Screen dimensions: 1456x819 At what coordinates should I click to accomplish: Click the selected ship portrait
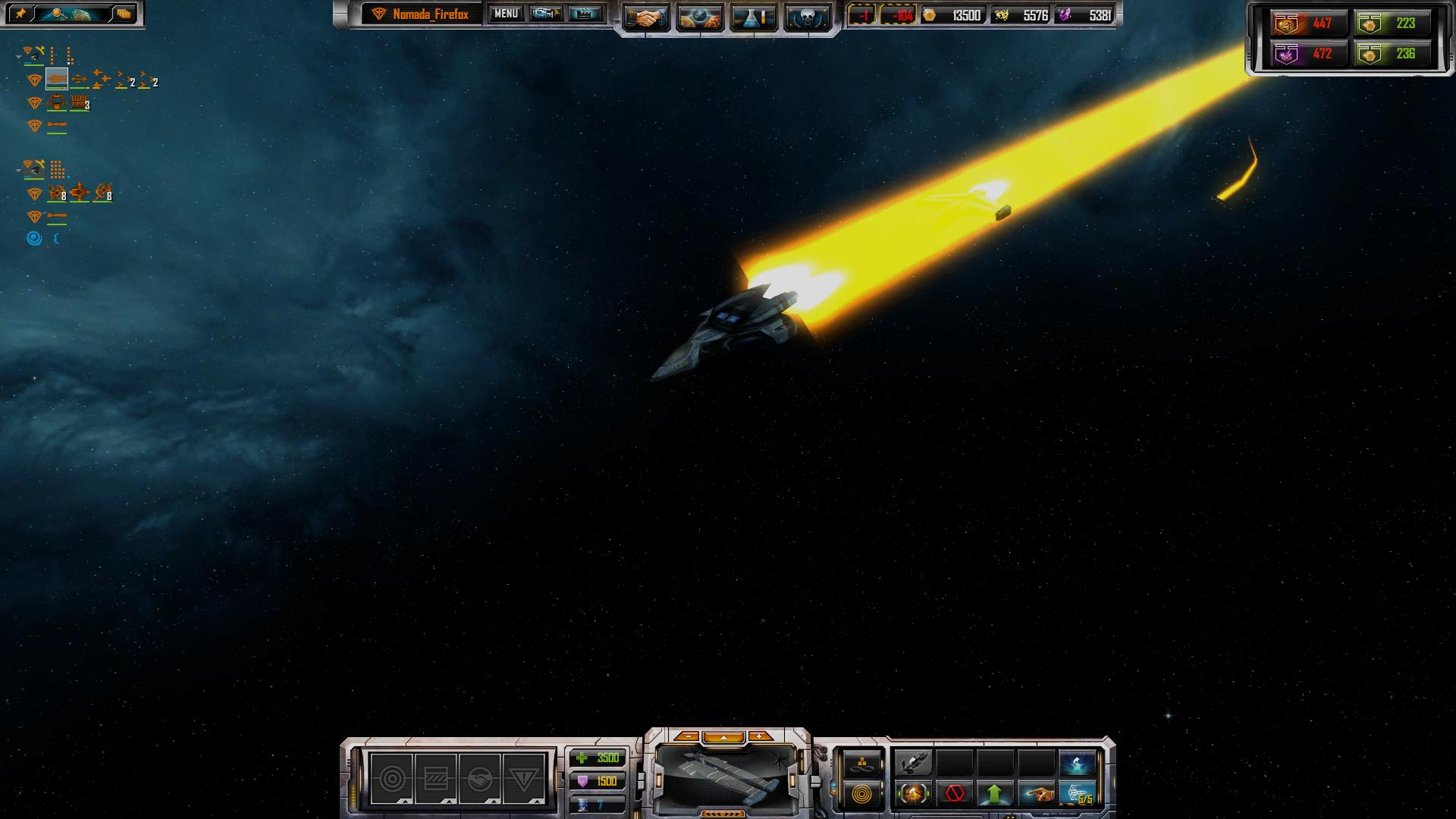point(726,777)
